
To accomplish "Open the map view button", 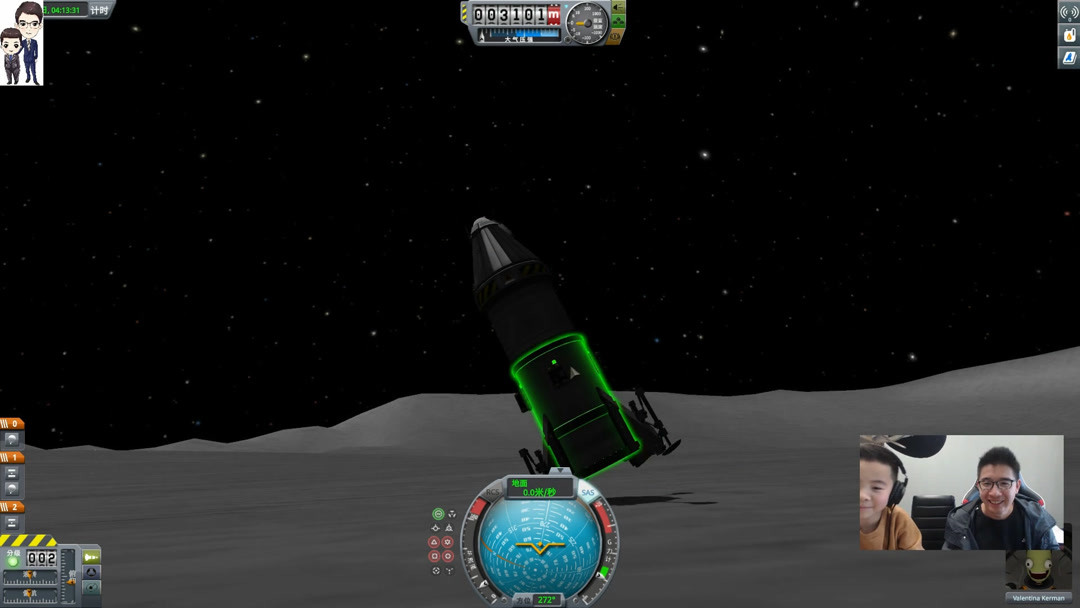I will [x=91, y=590].
